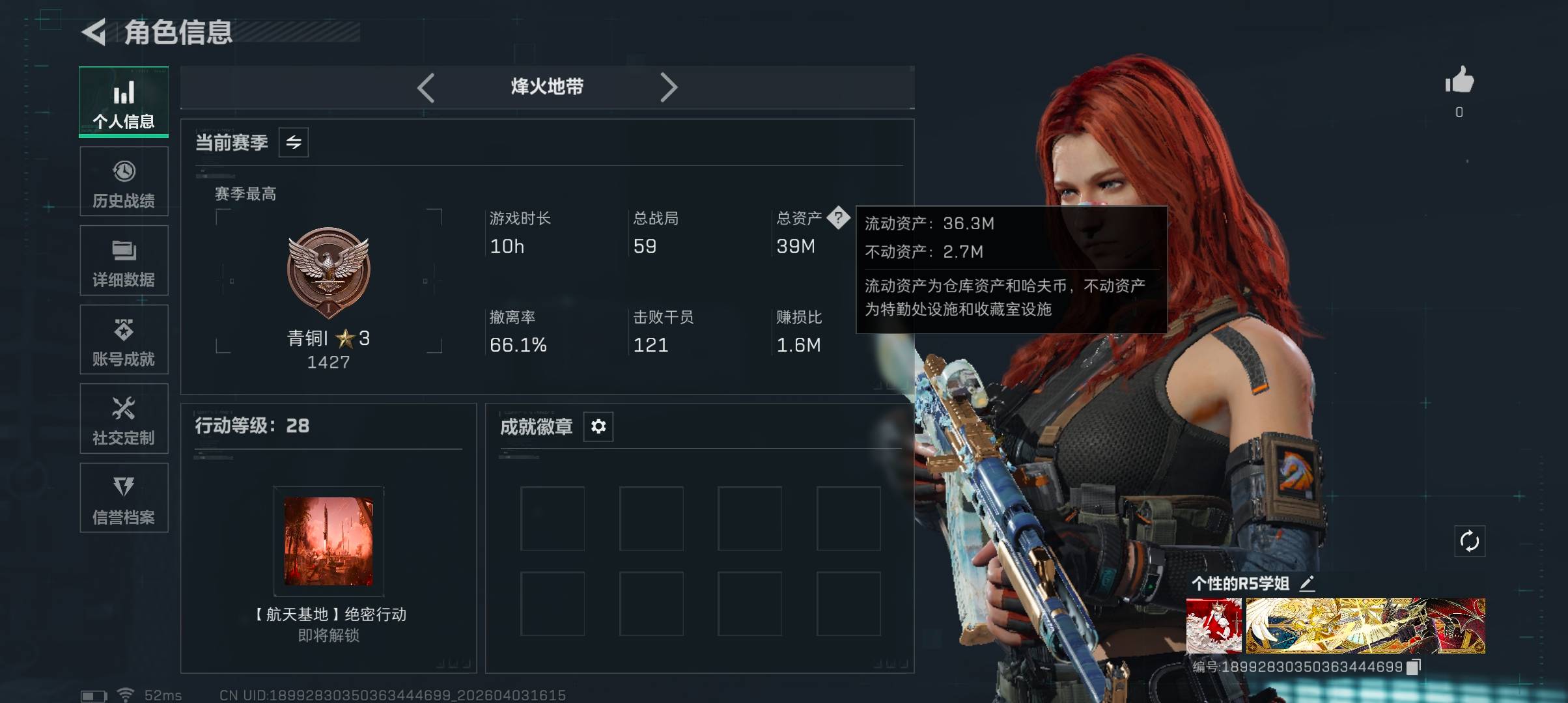Give a thumbs-up like to this profile

click(1459, 81)
